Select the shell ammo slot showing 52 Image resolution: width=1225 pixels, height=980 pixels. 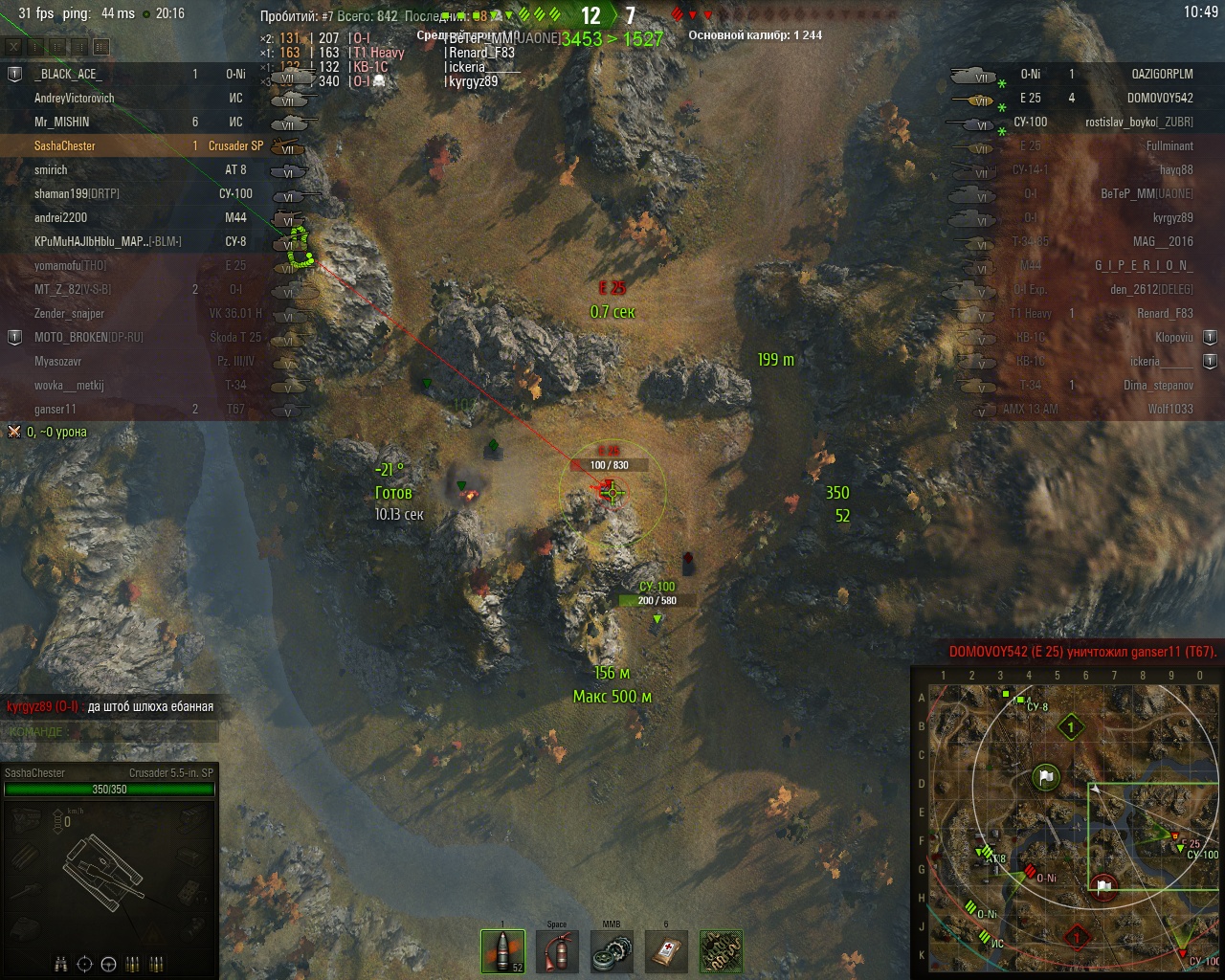coord(502,951)
